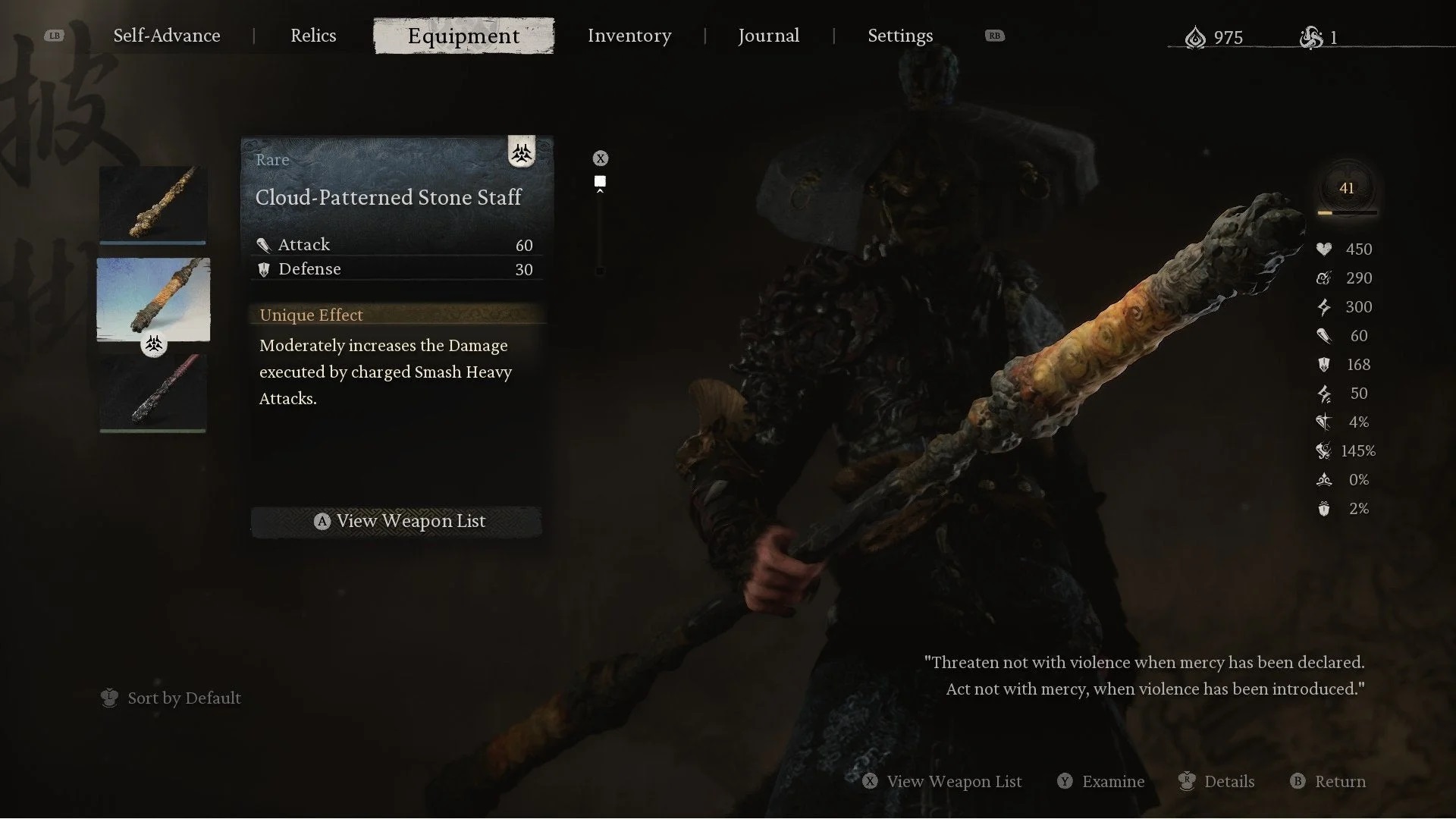
Task: Click Examine in the bottom bar
Action: [x=1101, y=781]
